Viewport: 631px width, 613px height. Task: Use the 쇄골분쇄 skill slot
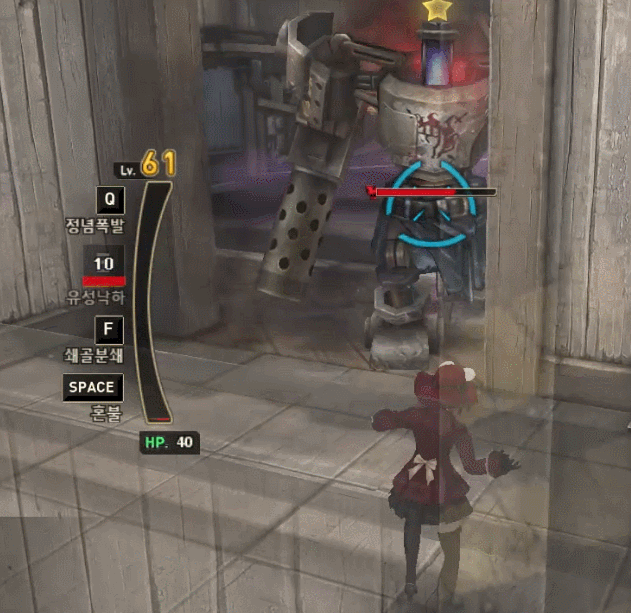tap(109, 330)
